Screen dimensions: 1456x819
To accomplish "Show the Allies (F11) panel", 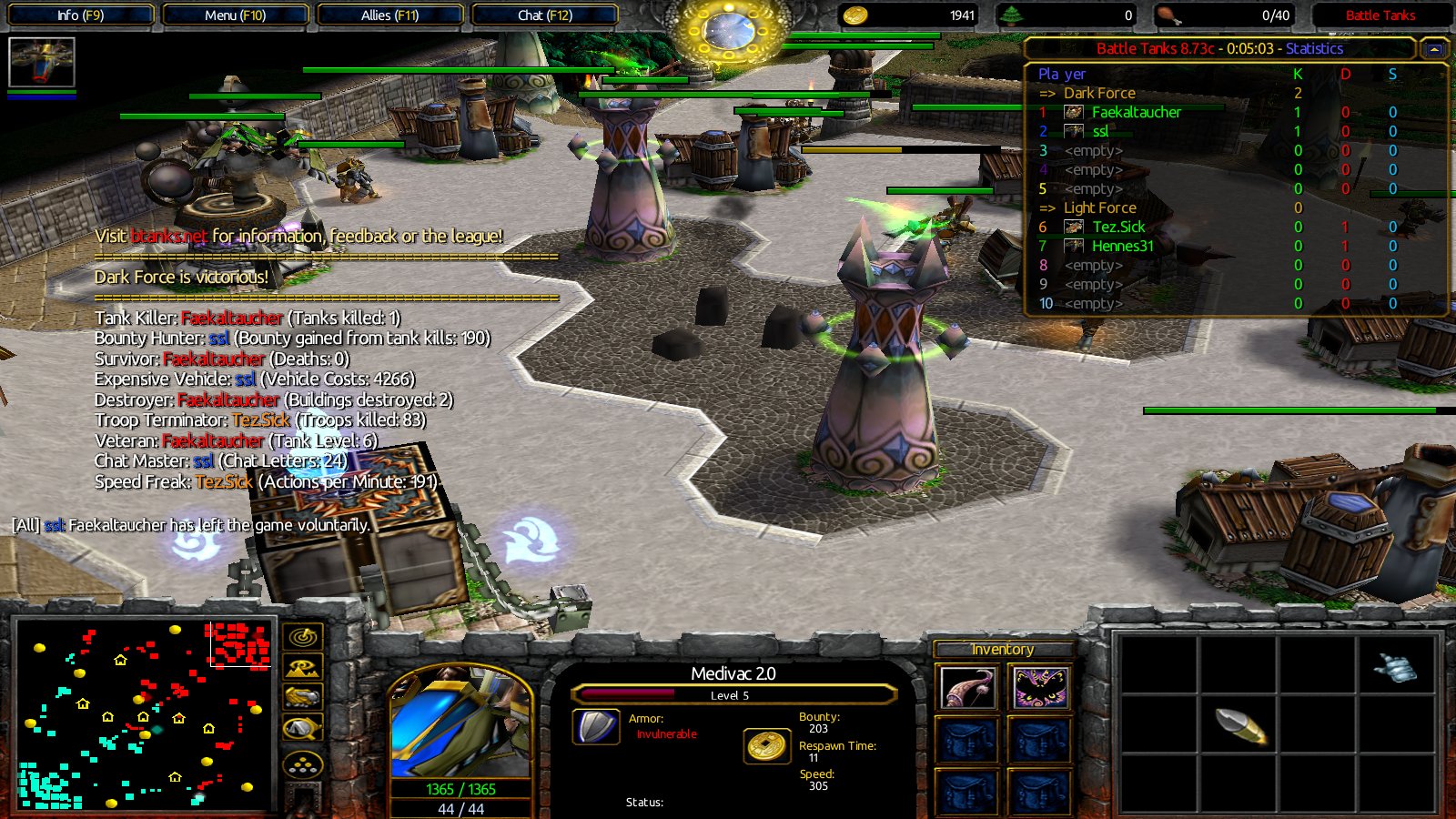I will tap(389, 15).
